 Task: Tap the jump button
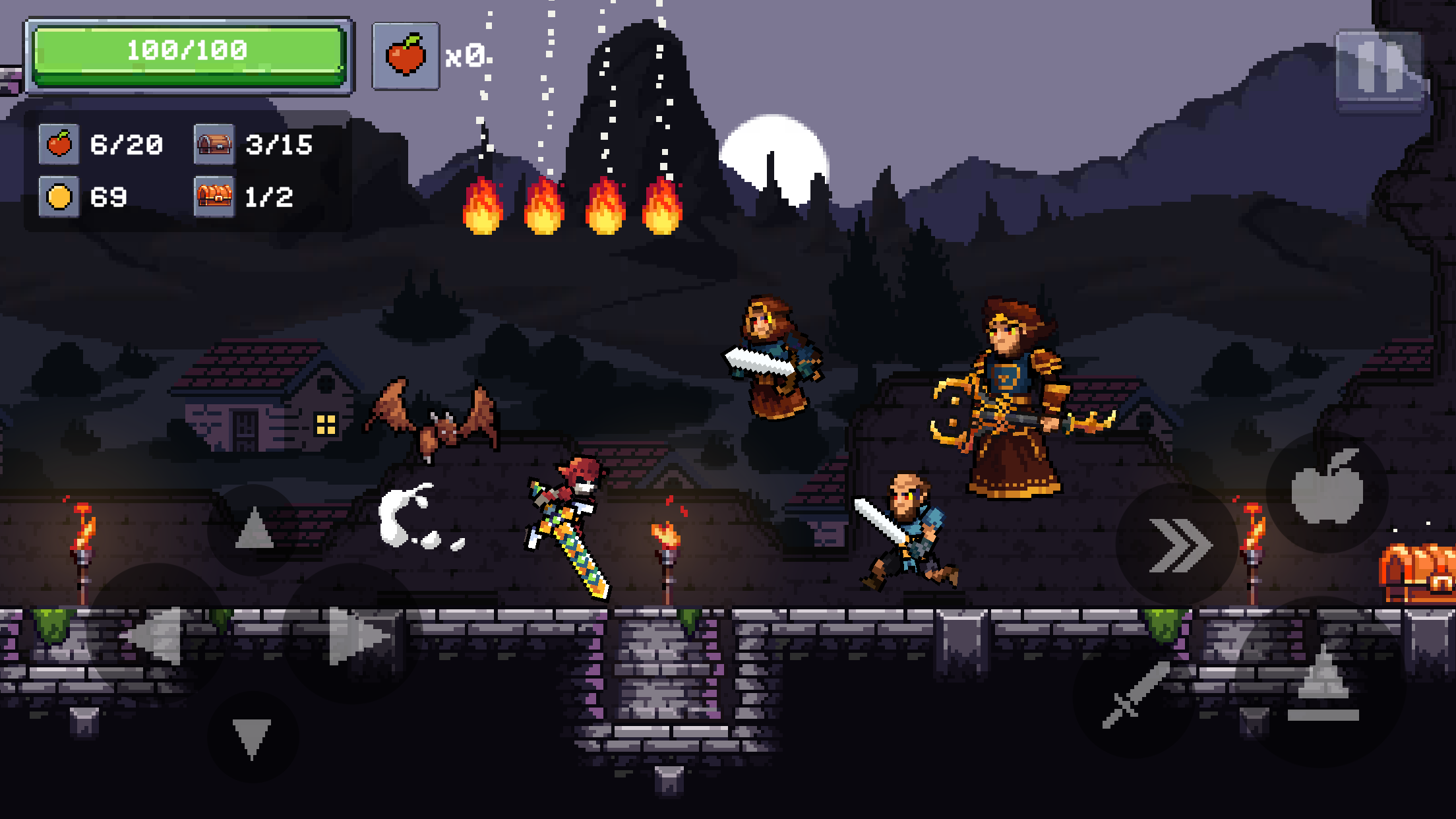point(1324,682)
